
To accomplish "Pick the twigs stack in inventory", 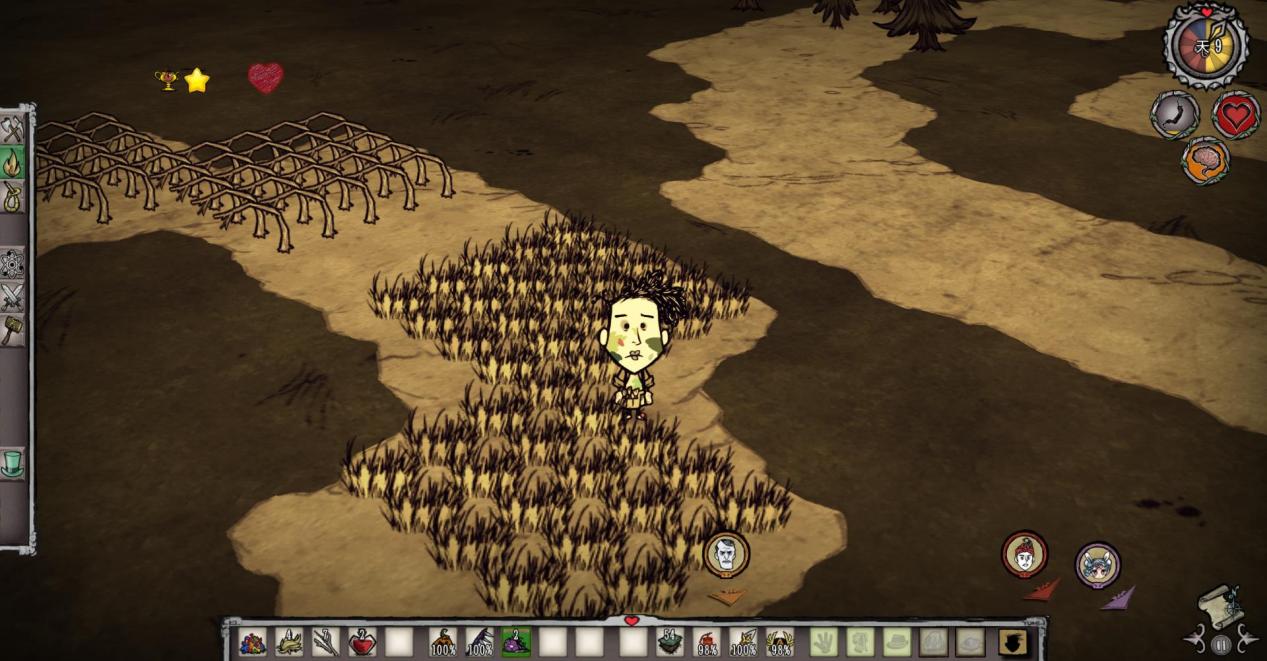I will tap(326, 641).
